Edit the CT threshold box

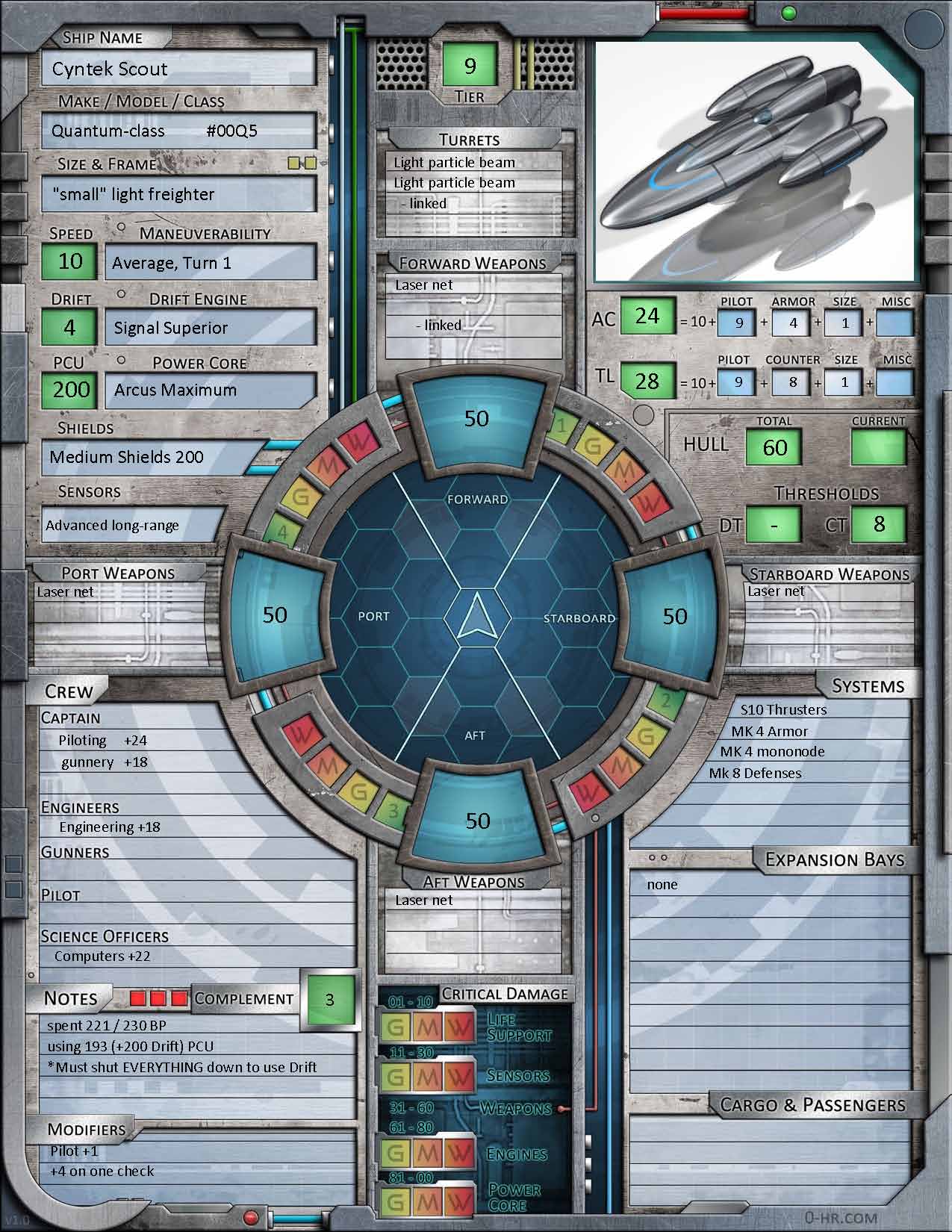878,524
